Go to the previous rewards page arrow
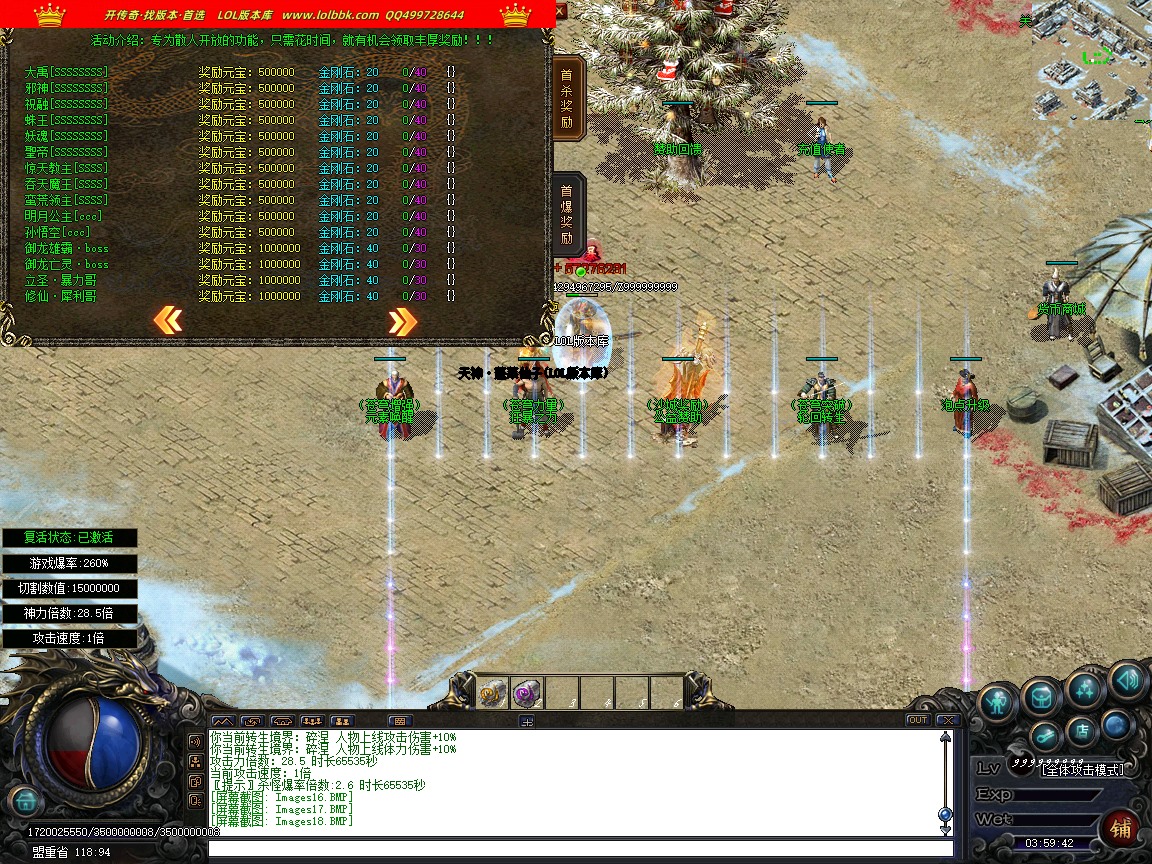Image resolution: width=1152 pixels, height=864 pixels. pos(168,320)
